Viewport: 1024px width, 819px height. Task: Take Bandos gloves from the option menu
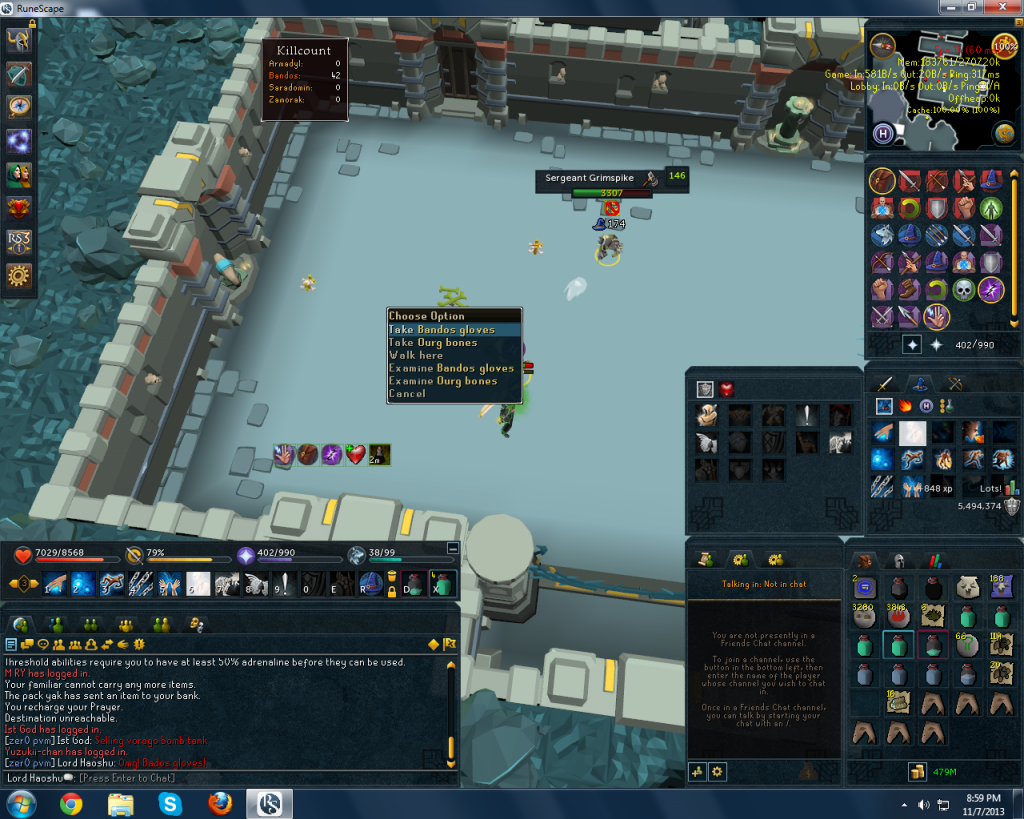coord(441,330)
